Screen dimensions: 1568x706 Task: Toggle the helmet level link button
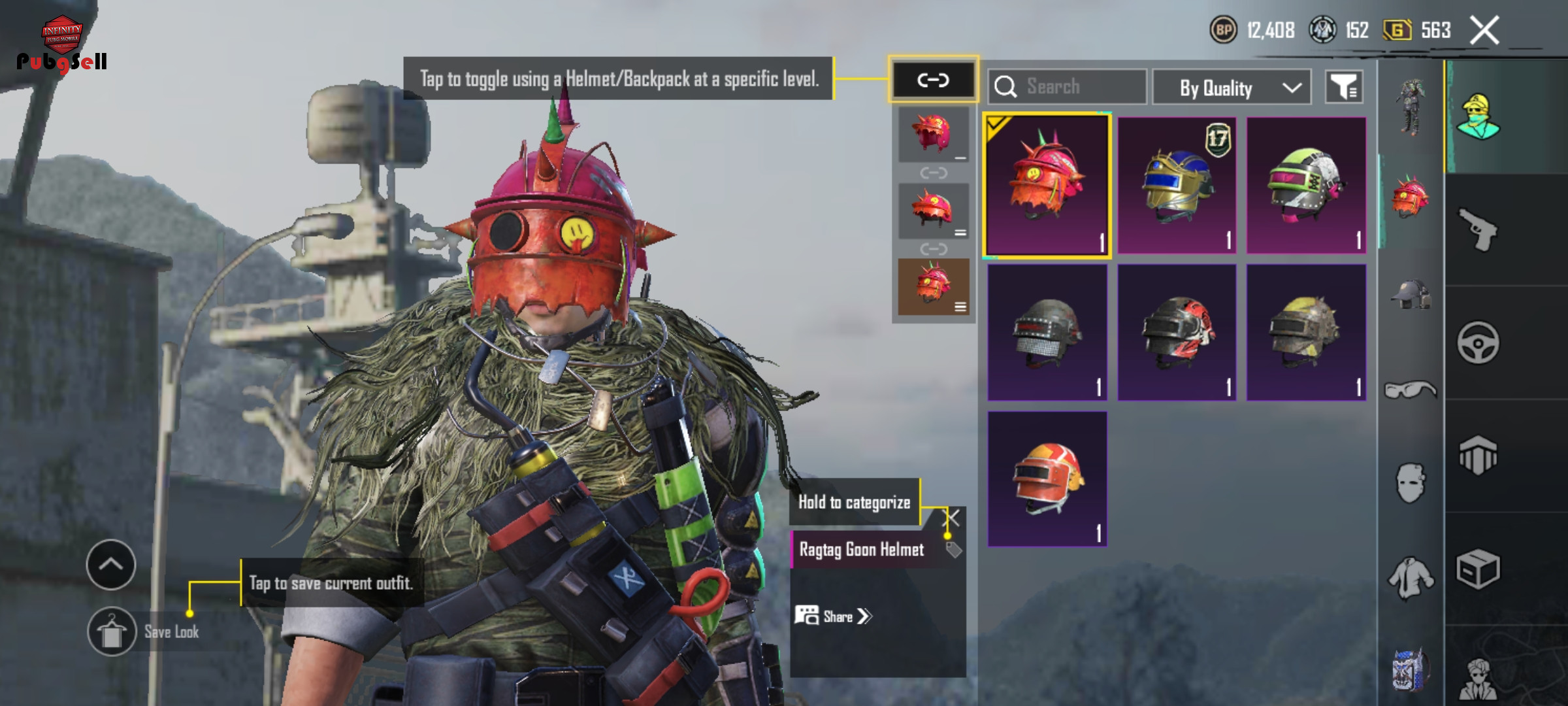[932, 80]
